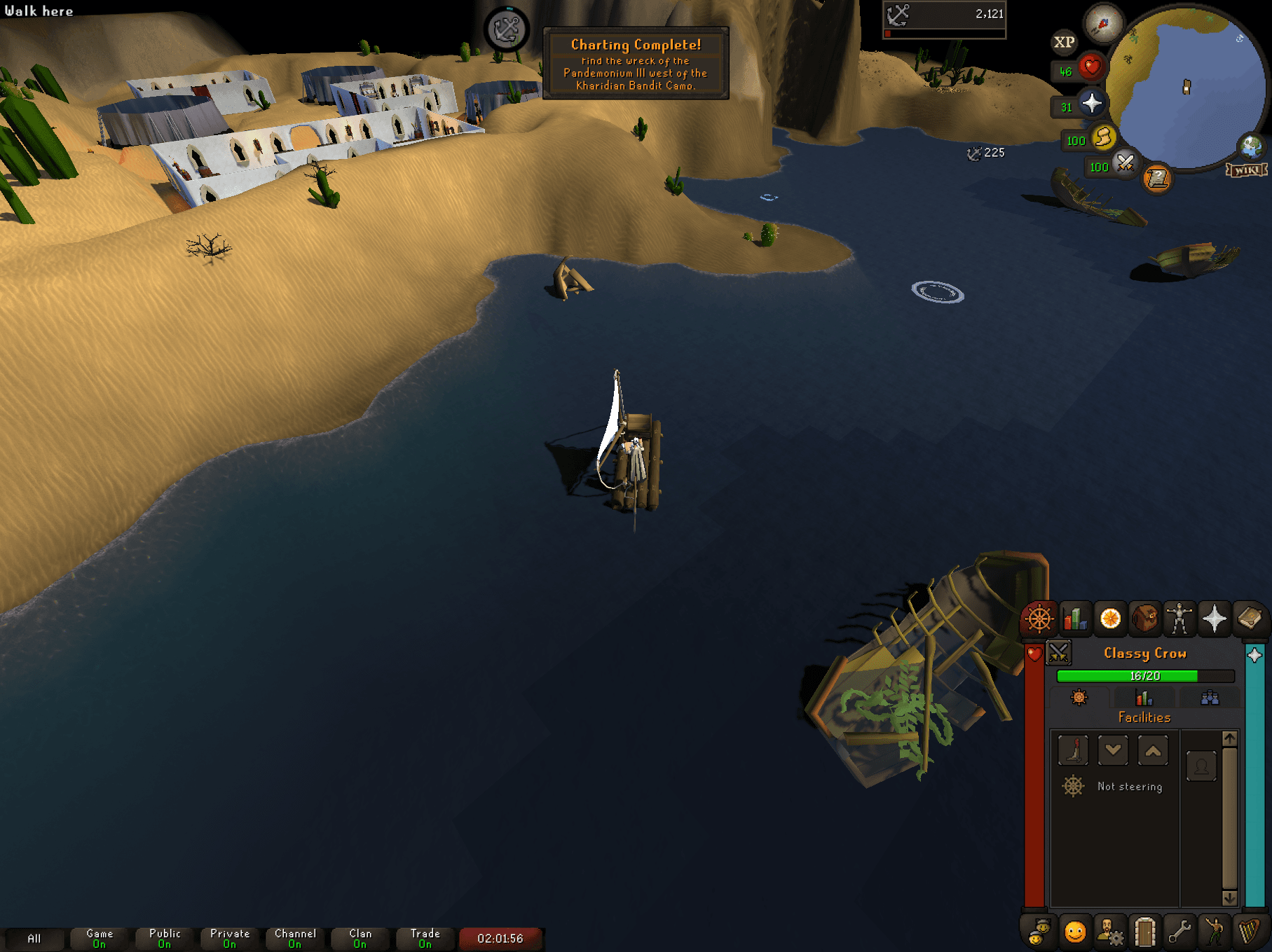Open the music harp tab
Screen dimensions: 1272x952
pos(1250,932)
